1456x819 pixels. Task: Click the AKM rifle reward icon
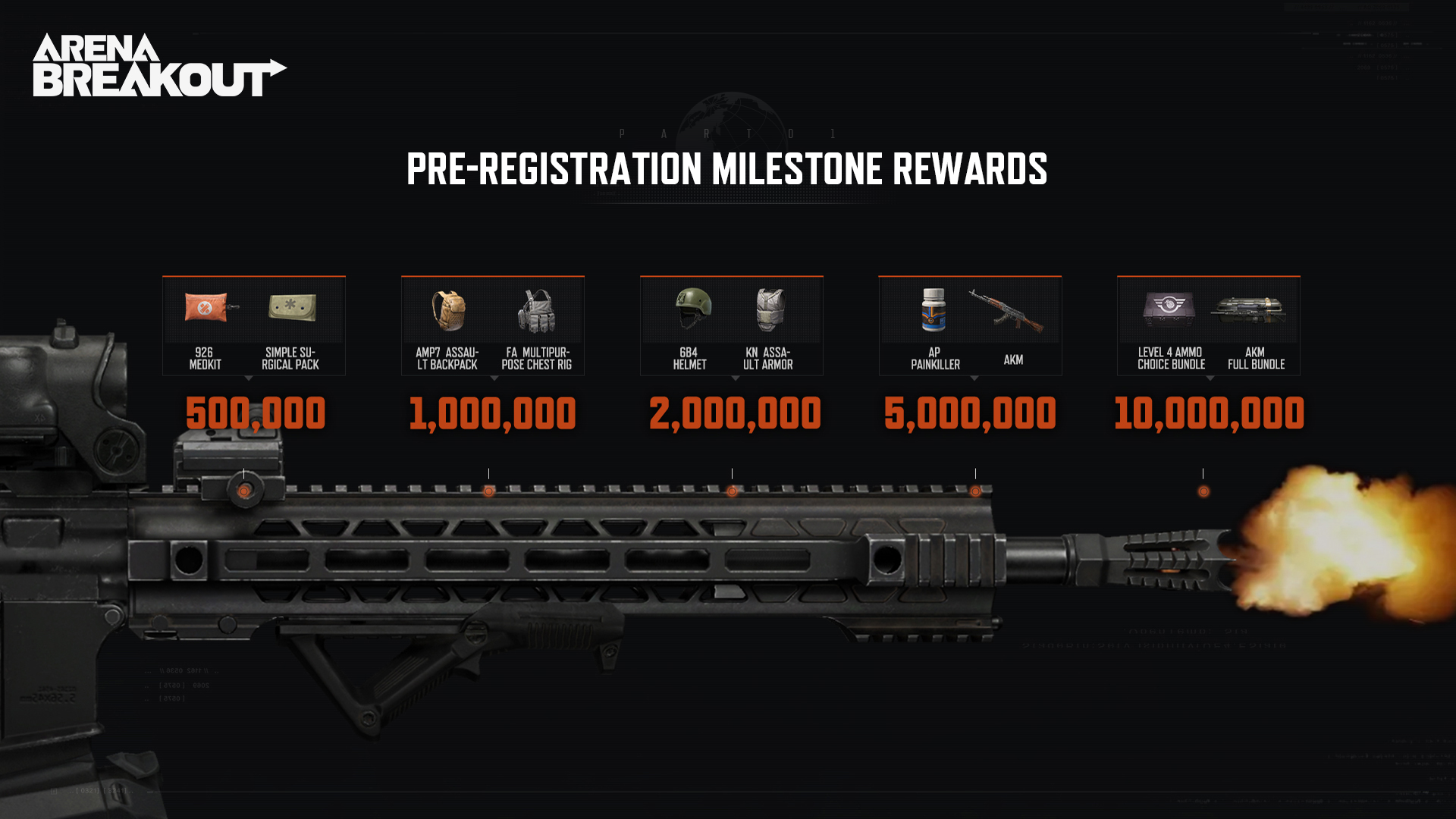tap(1006, 311)
